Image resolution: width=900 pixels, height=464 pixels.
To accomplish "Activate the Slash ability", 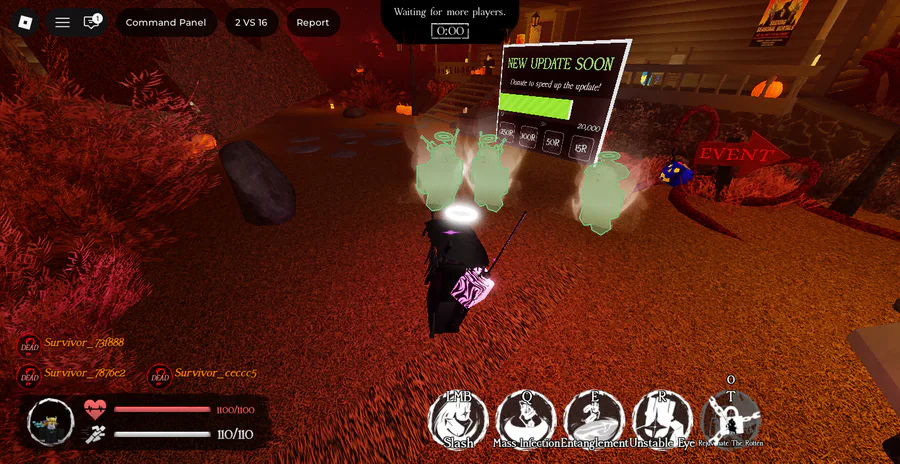I will [458, 418].
